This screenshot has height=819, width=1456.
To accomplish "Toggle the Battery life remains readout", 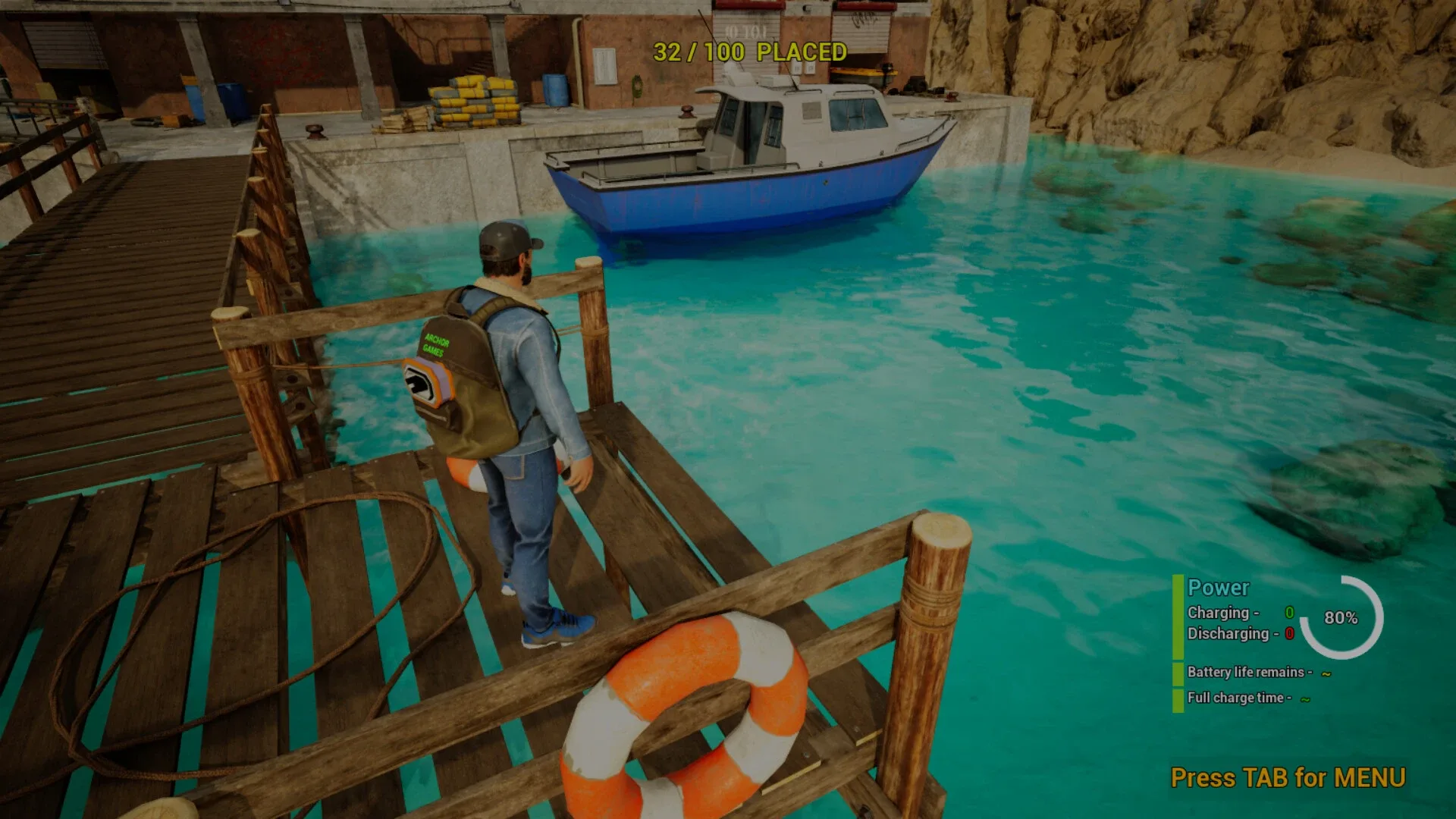I will click(1251, 672).
